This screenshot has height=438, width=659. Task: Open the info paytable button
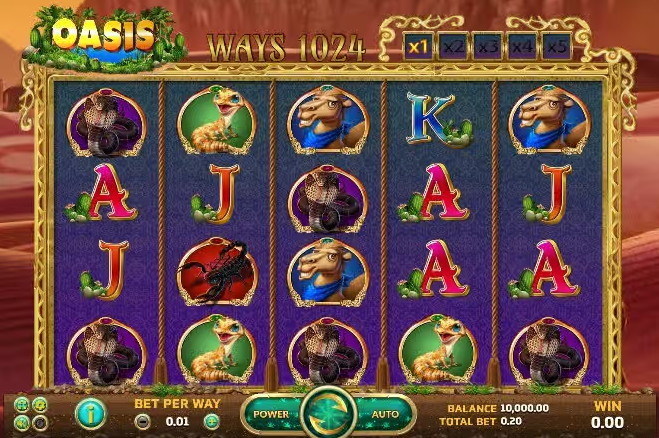[x=89, y=412]
